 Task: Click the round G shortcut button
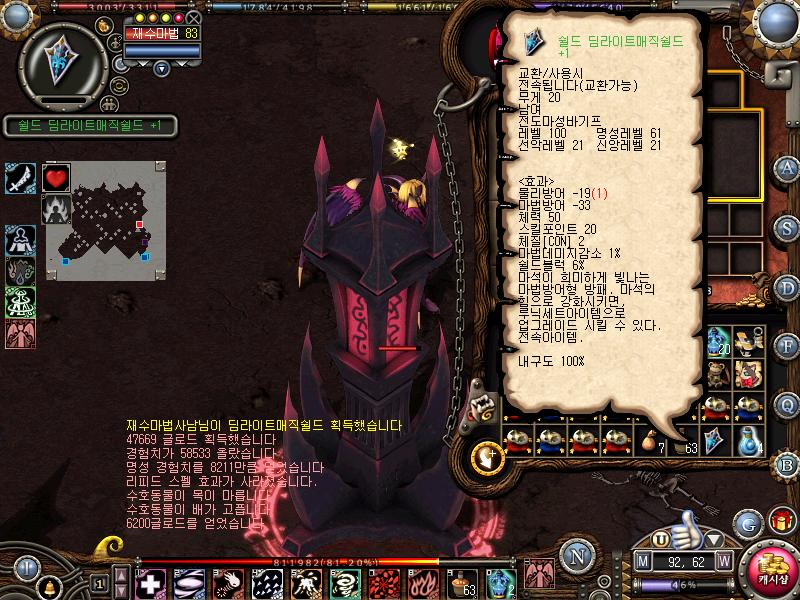(x=747, y=523)
